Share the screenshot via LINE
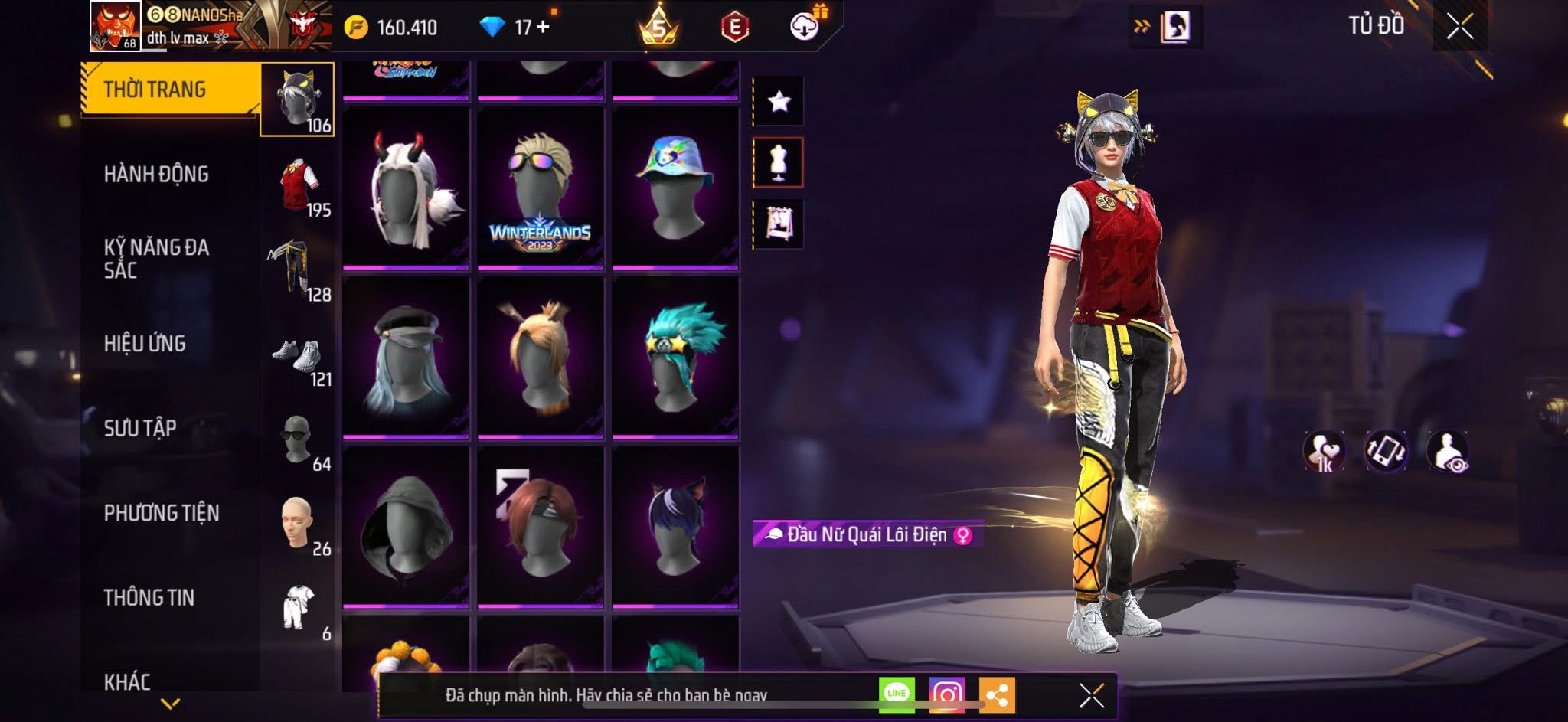The height and width of the screenshot is (722, 1568). click(897, 694)
